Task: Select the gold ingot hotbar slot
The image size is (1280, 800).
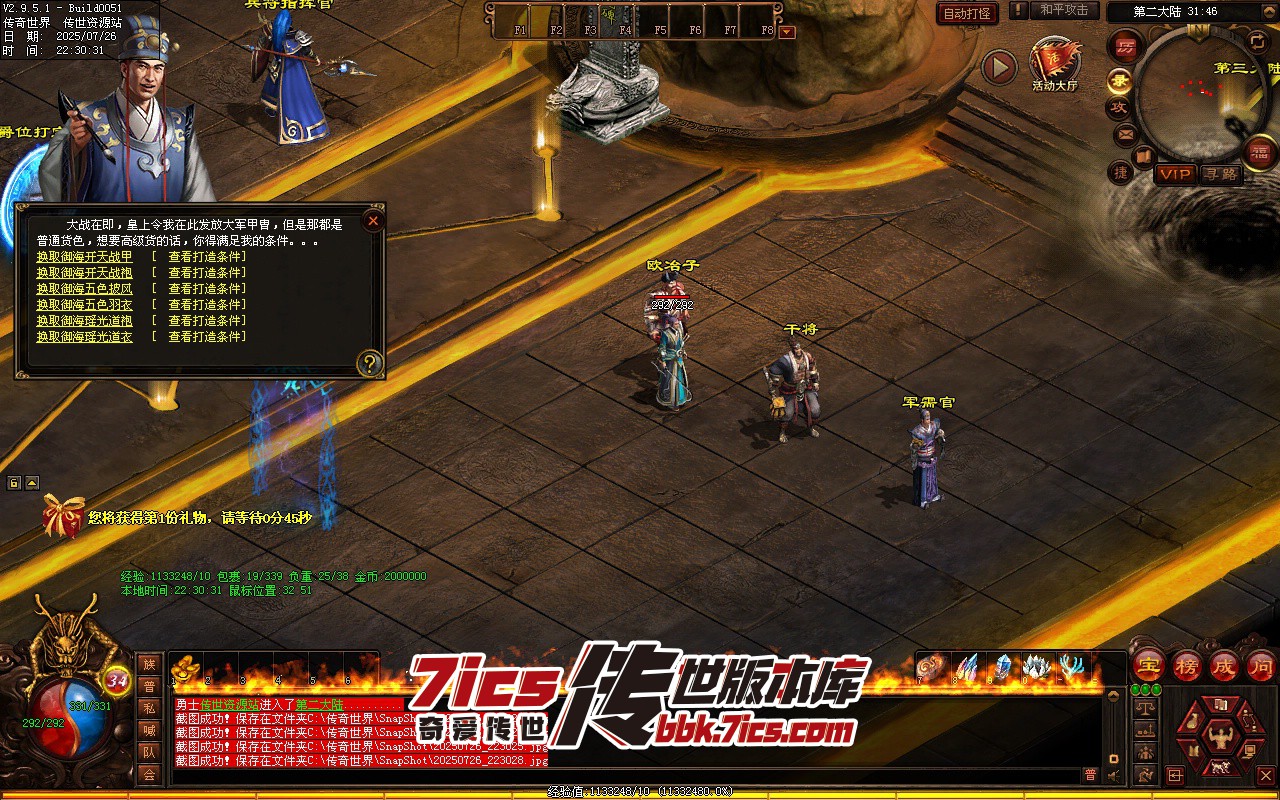Action: [x=186, y=669]
